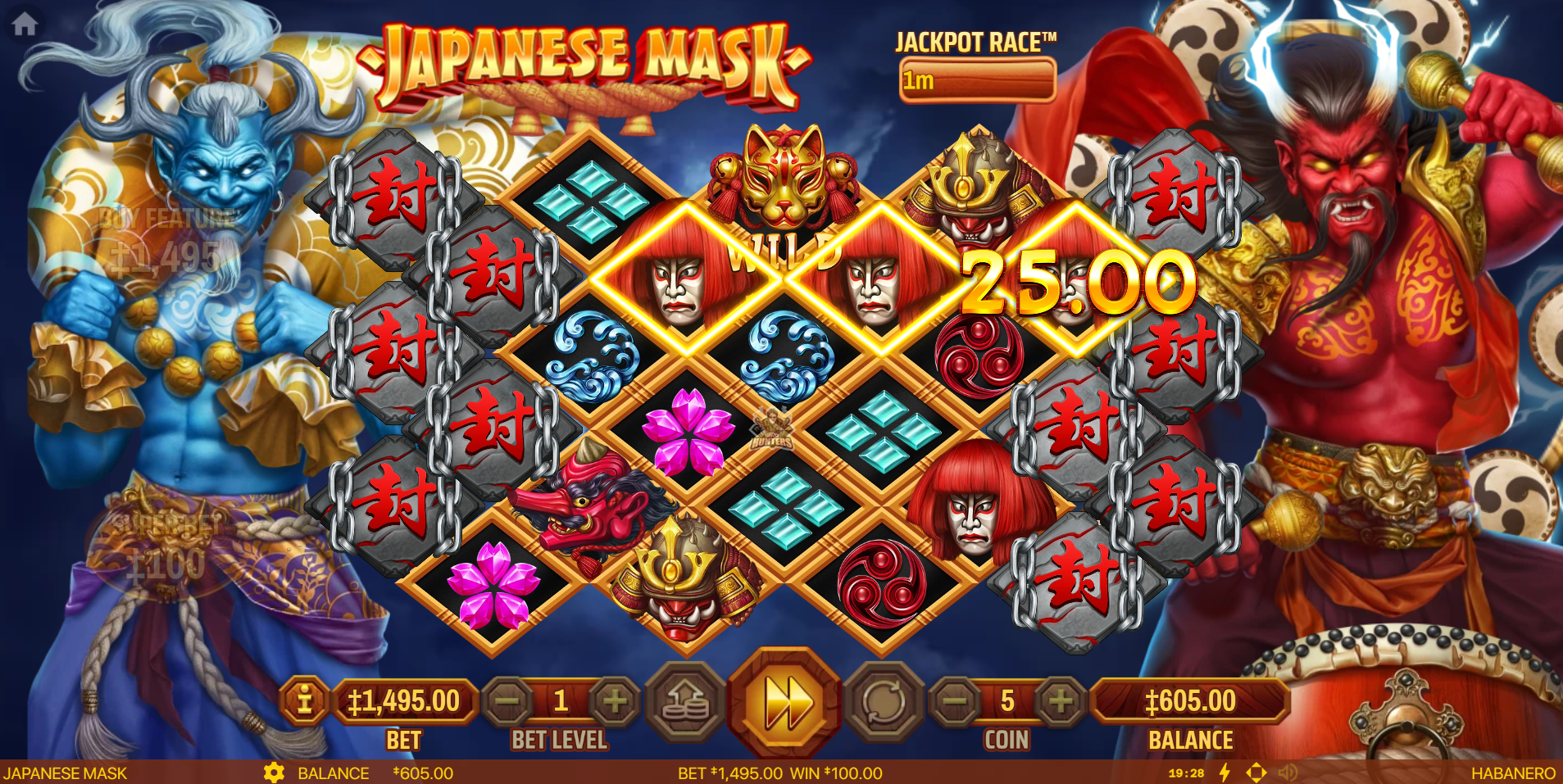Increase the bet level

[615, 701]
